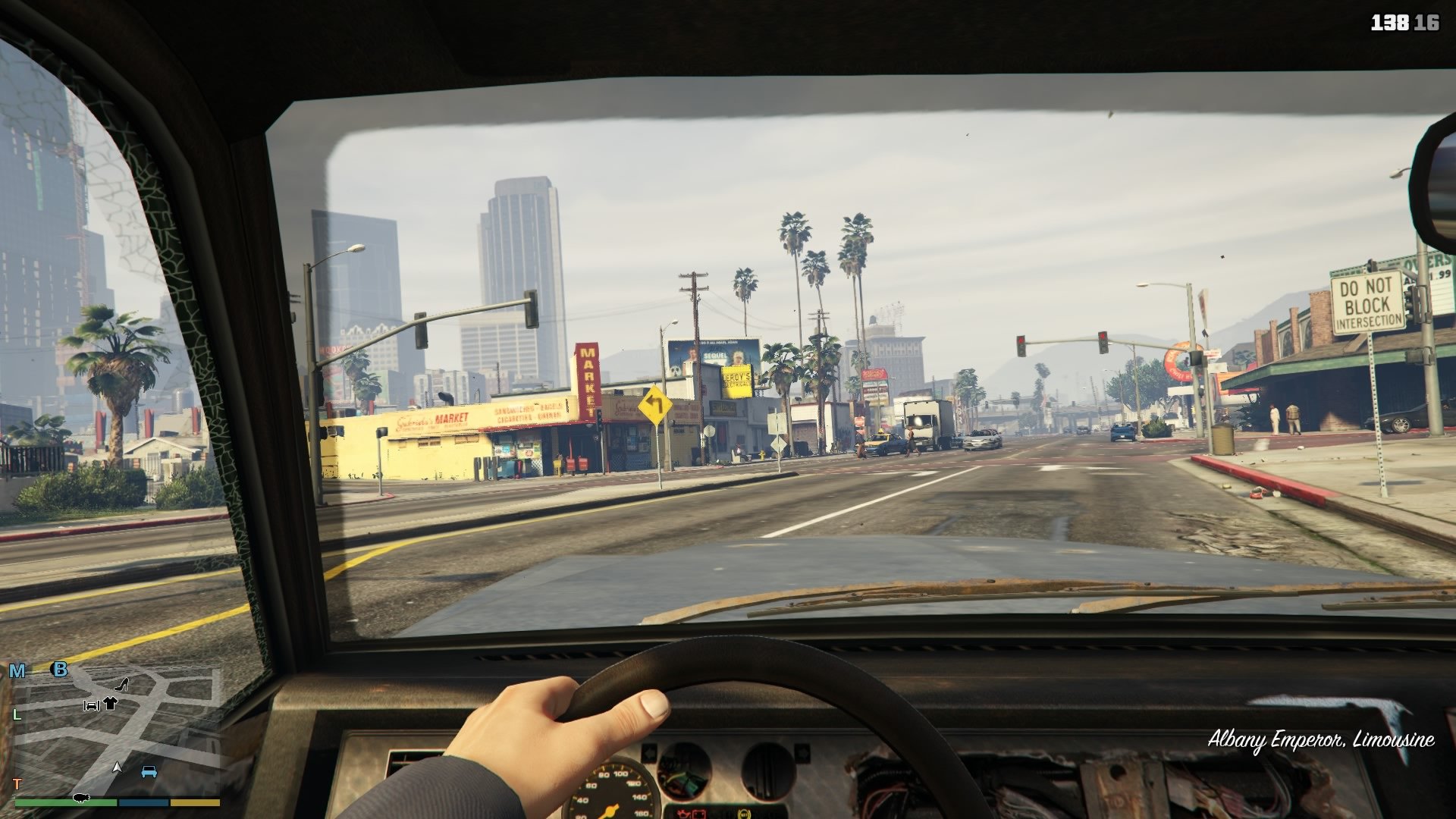Click the blue M blip on the minimap
This screenshot has height=819, width=1456.
point(17,670)
